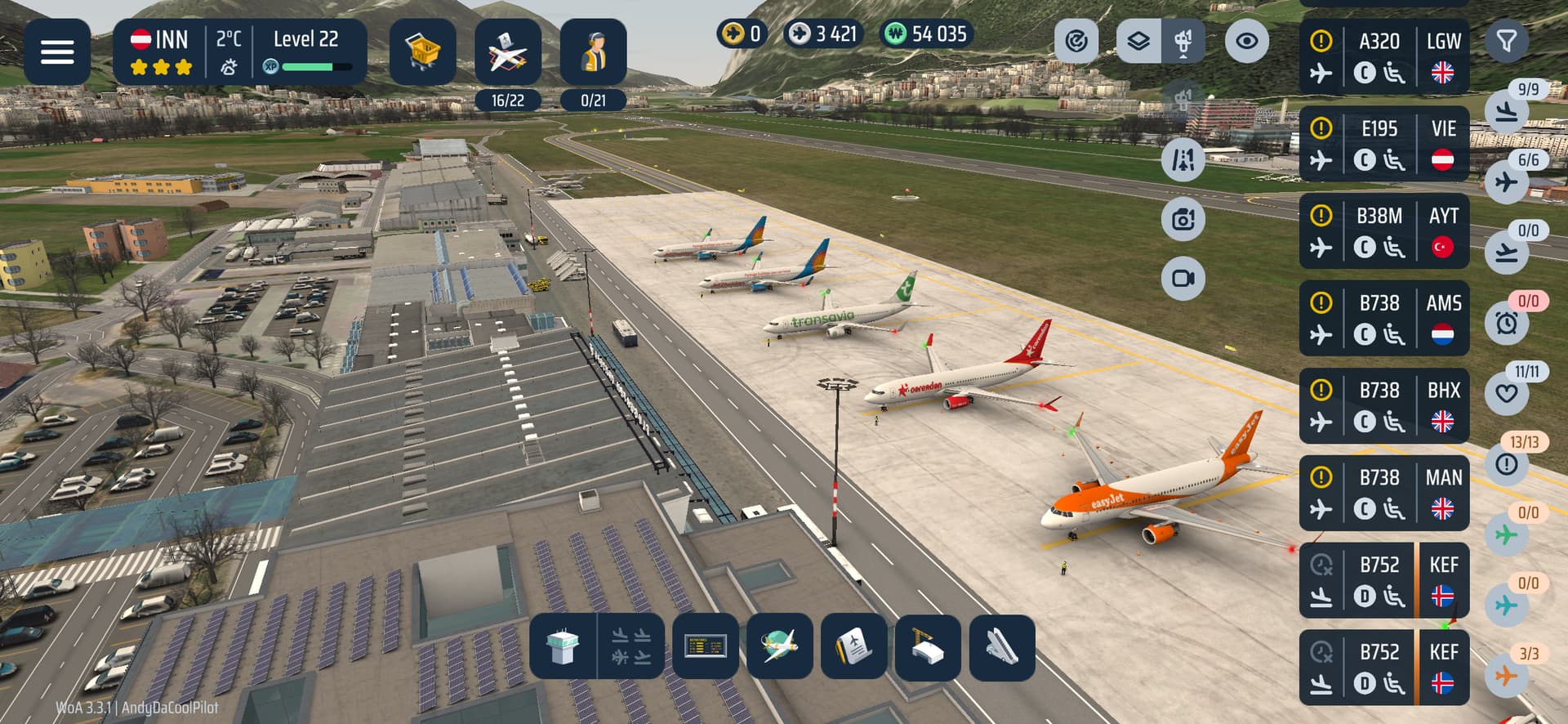This screenshot has height=724, width=1568.
Task: Select the A320 flight to LGW
Action: (1383, 57)
